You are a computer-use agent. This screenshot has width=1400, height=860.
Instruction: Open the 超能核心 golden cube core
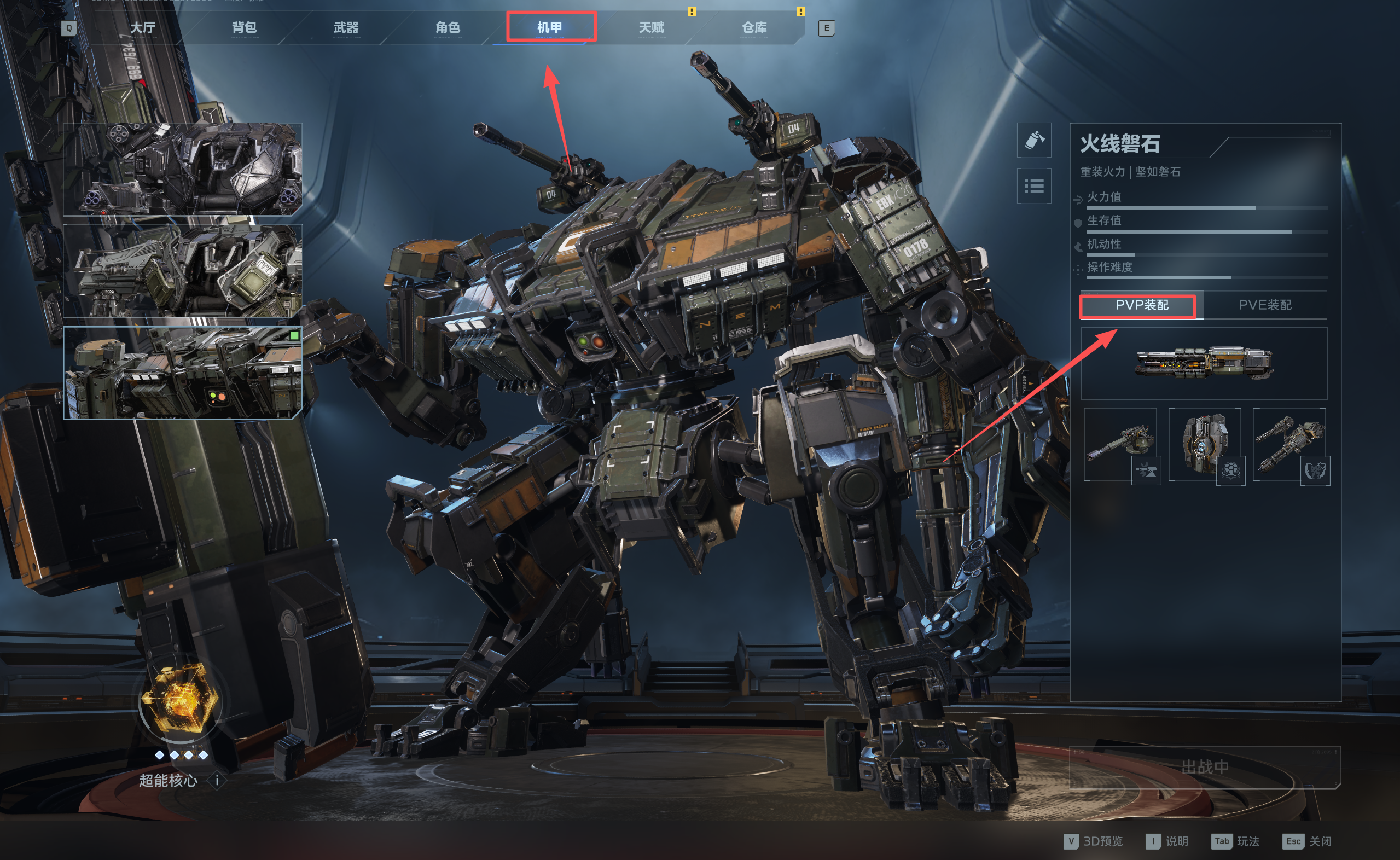tap(179, 701)
